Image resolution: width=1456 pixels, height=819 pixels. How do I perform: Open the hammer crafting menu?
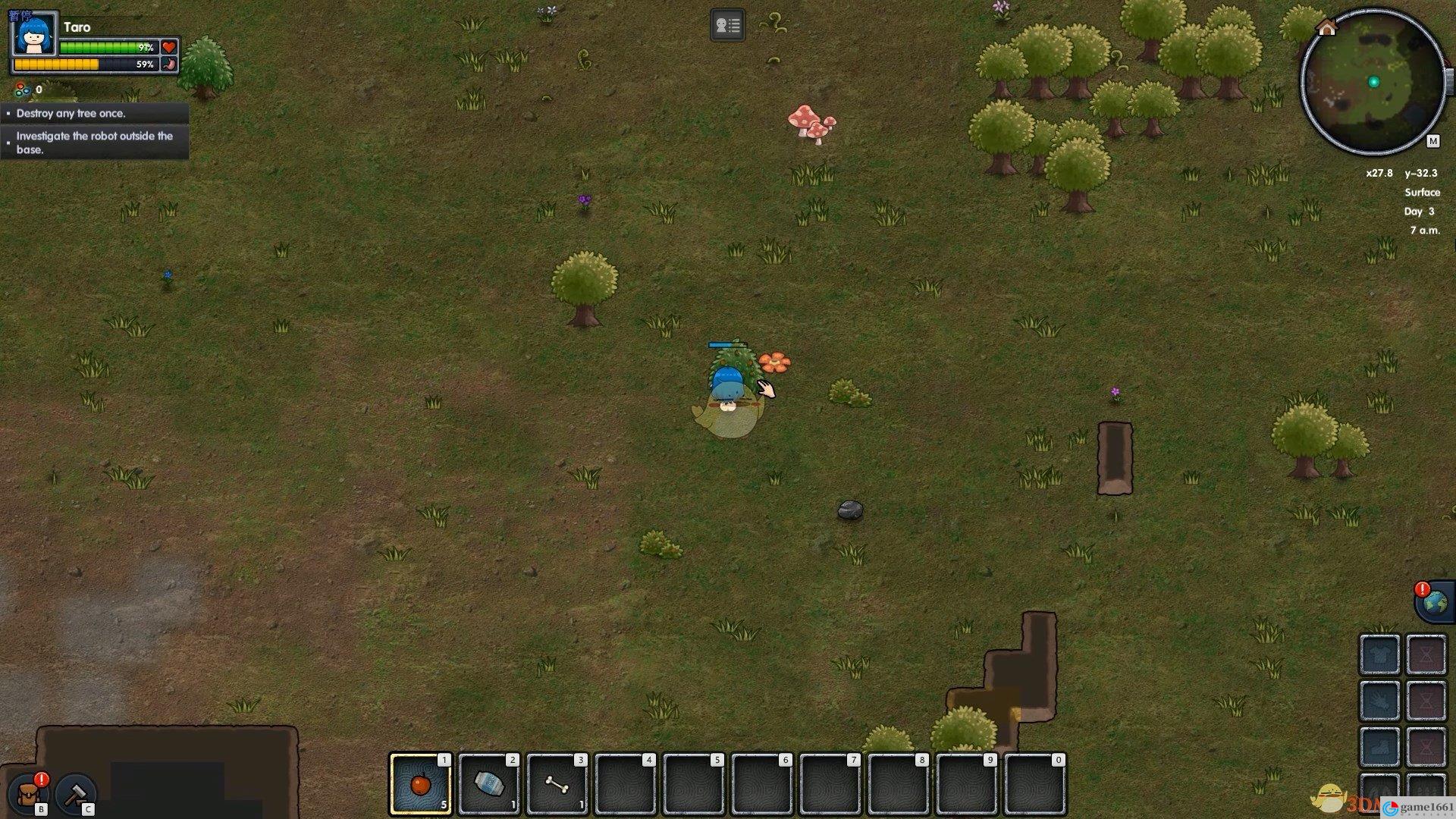click(x=76, y=793)
